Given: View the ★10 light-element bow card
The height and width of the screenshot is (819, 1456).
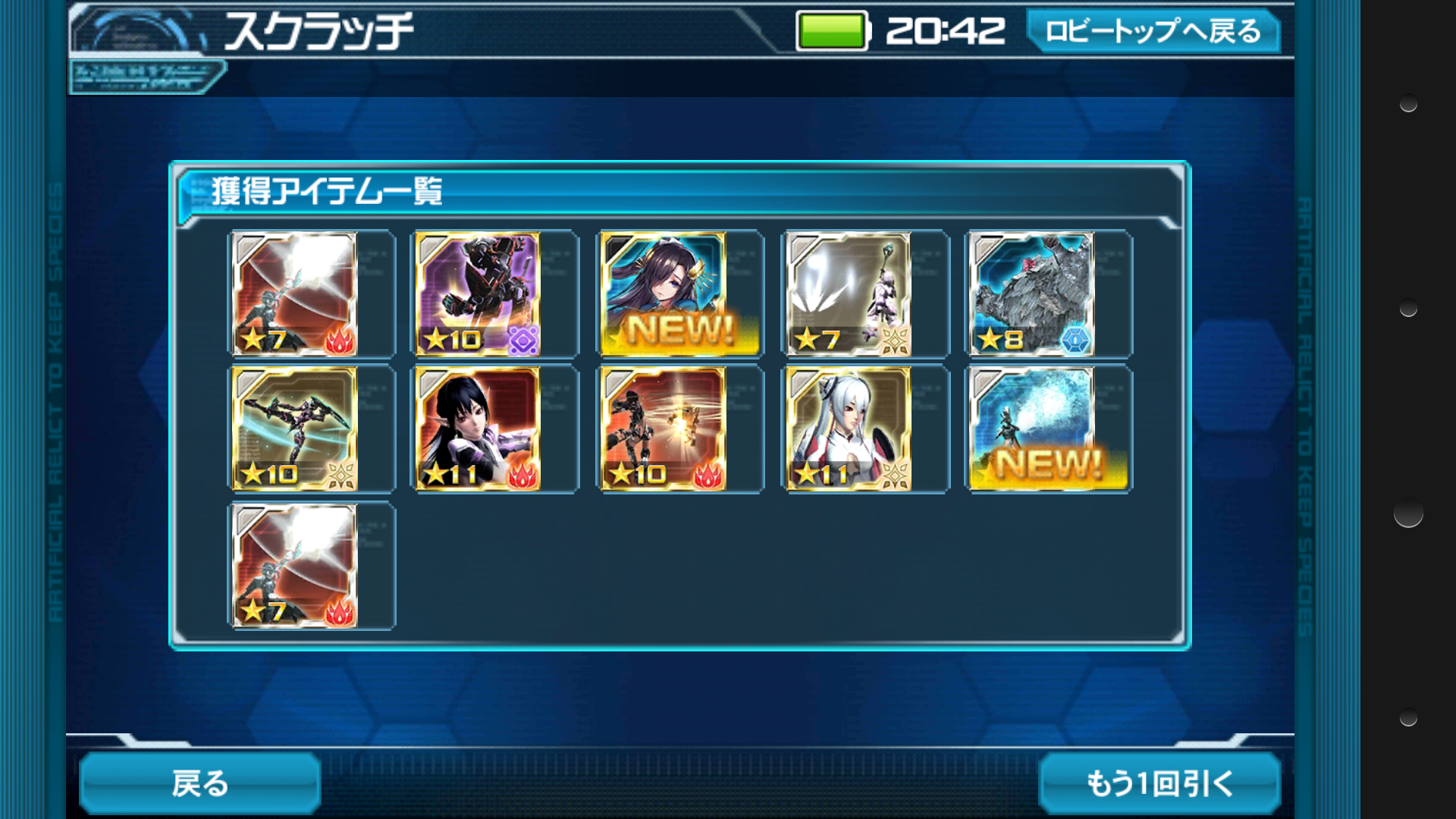Looking at the screenshot, I should (x=294, y=429).
